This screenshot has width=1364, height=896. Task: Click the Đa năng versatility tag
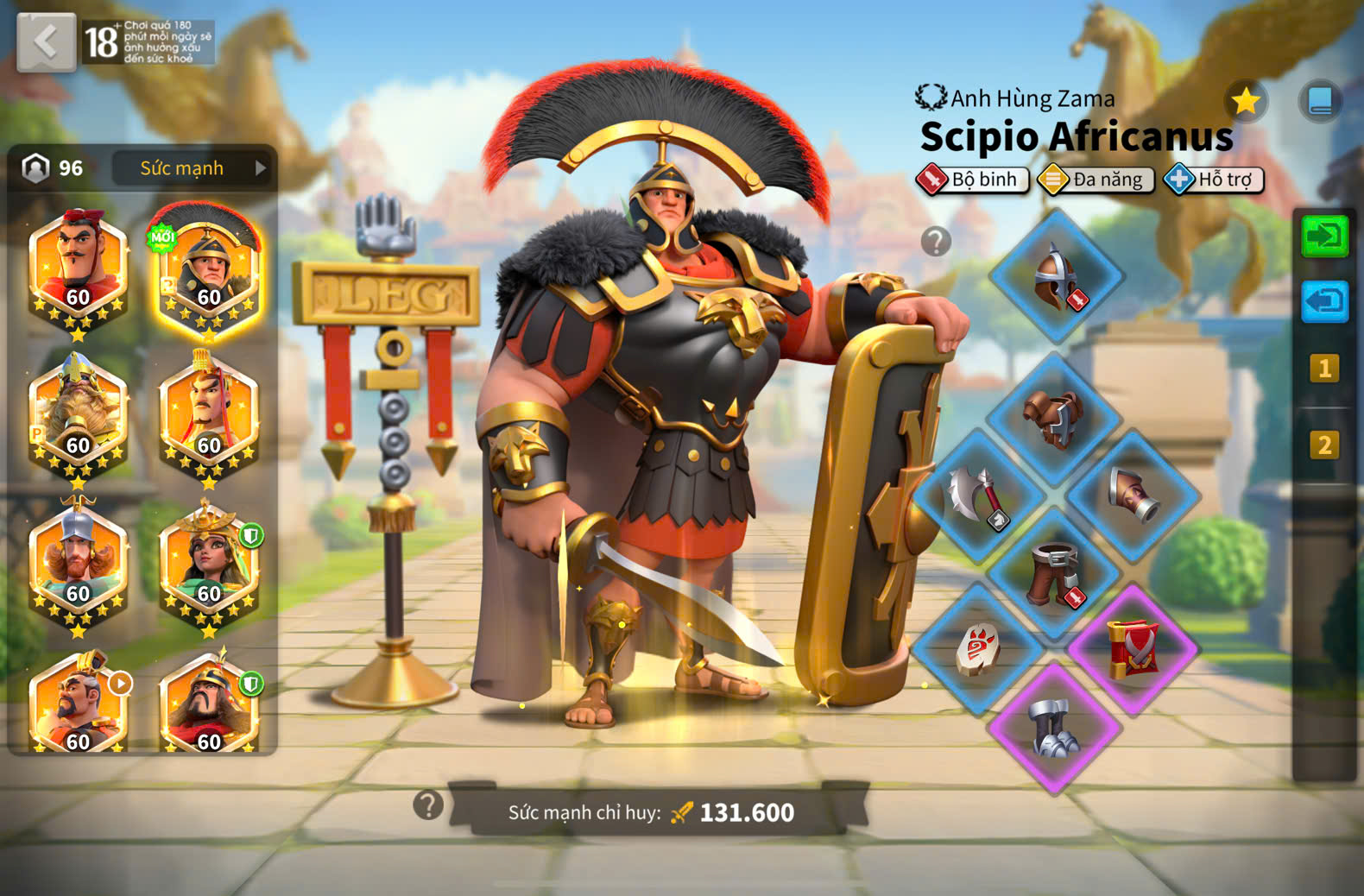(x=1096, y=180)
